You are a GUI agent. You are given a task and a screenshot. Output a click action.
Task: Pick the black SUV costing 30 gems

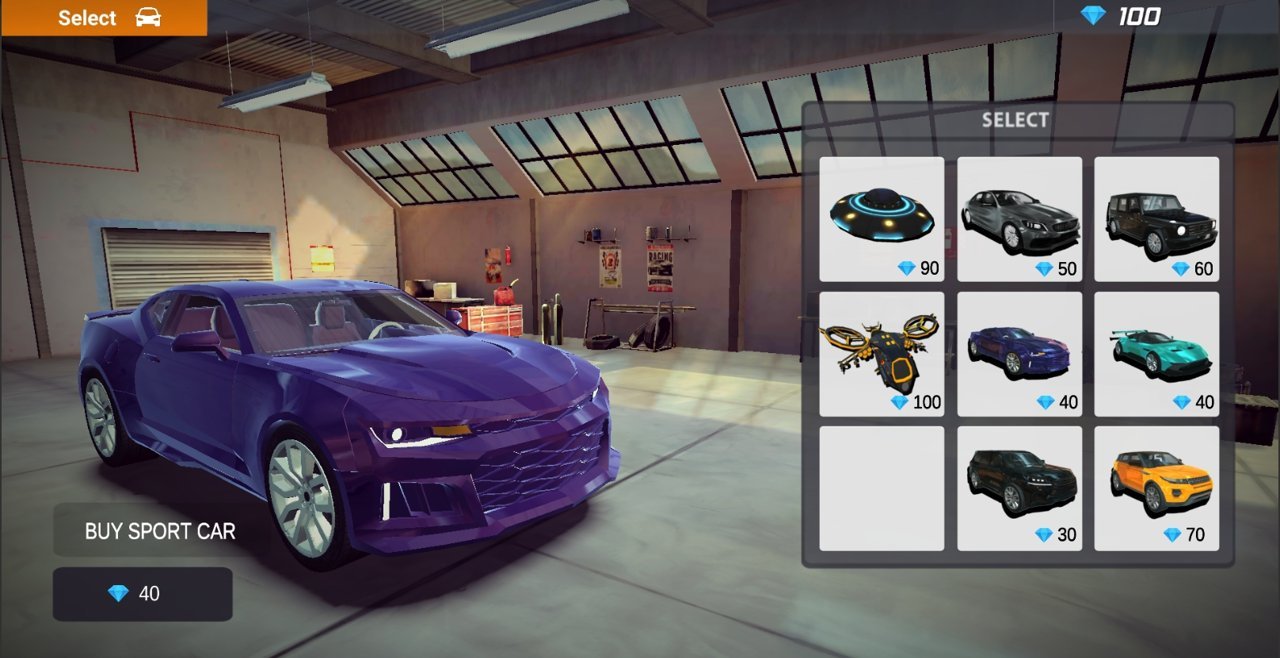1019,488
